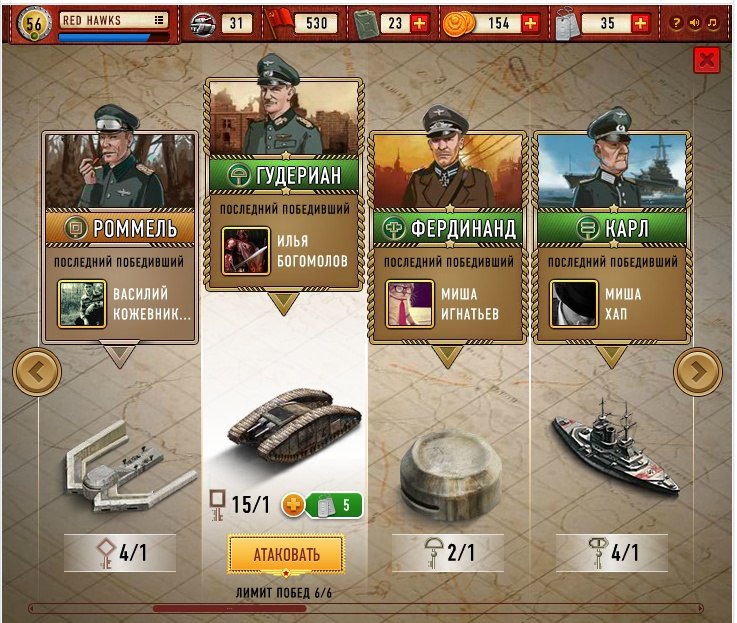737x623 pixels.
Task: View Василий Кожевников's avatar
Action: [82, 304]
